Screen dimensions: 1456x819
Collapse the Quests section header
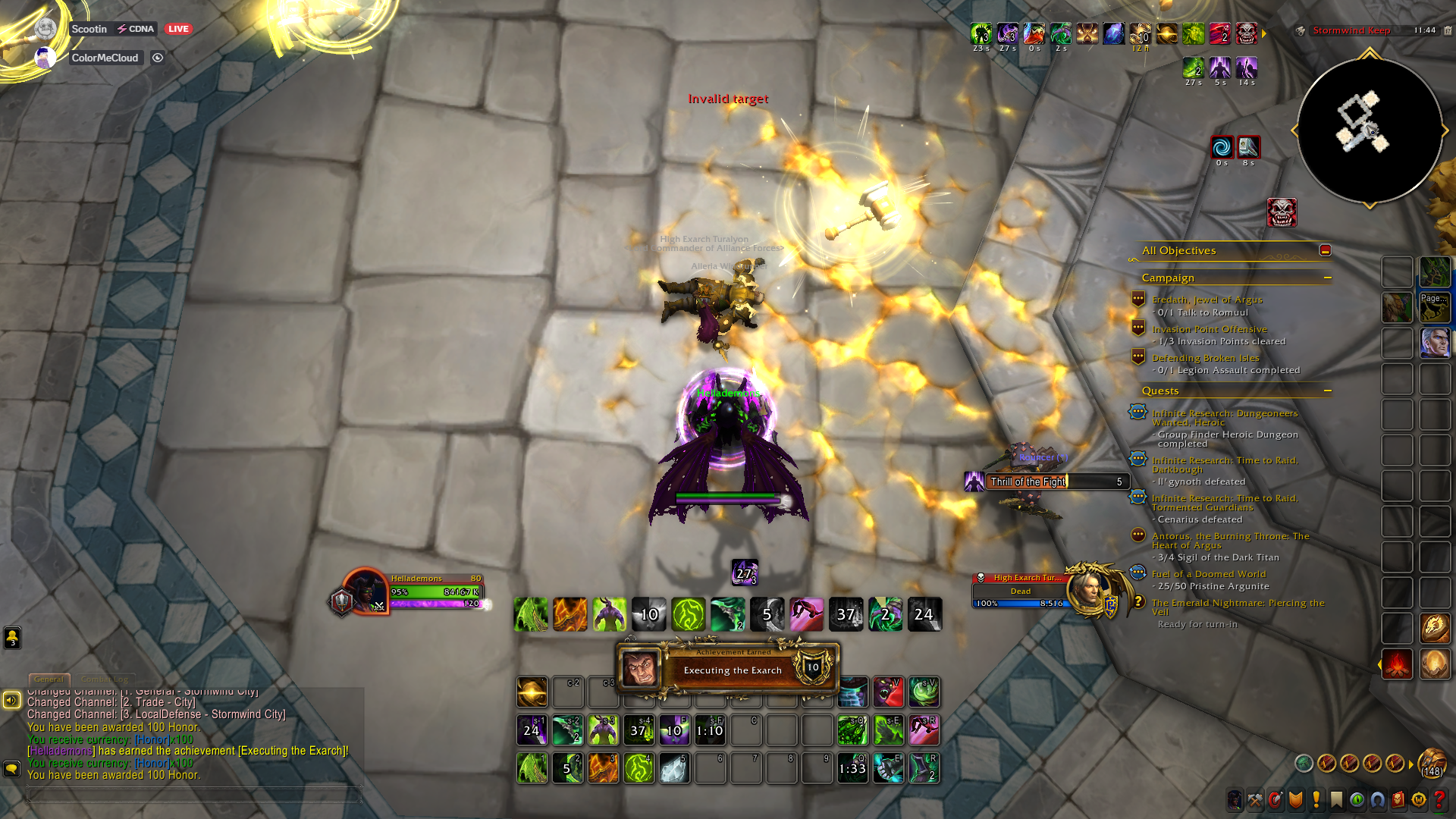click(1328, 391)
